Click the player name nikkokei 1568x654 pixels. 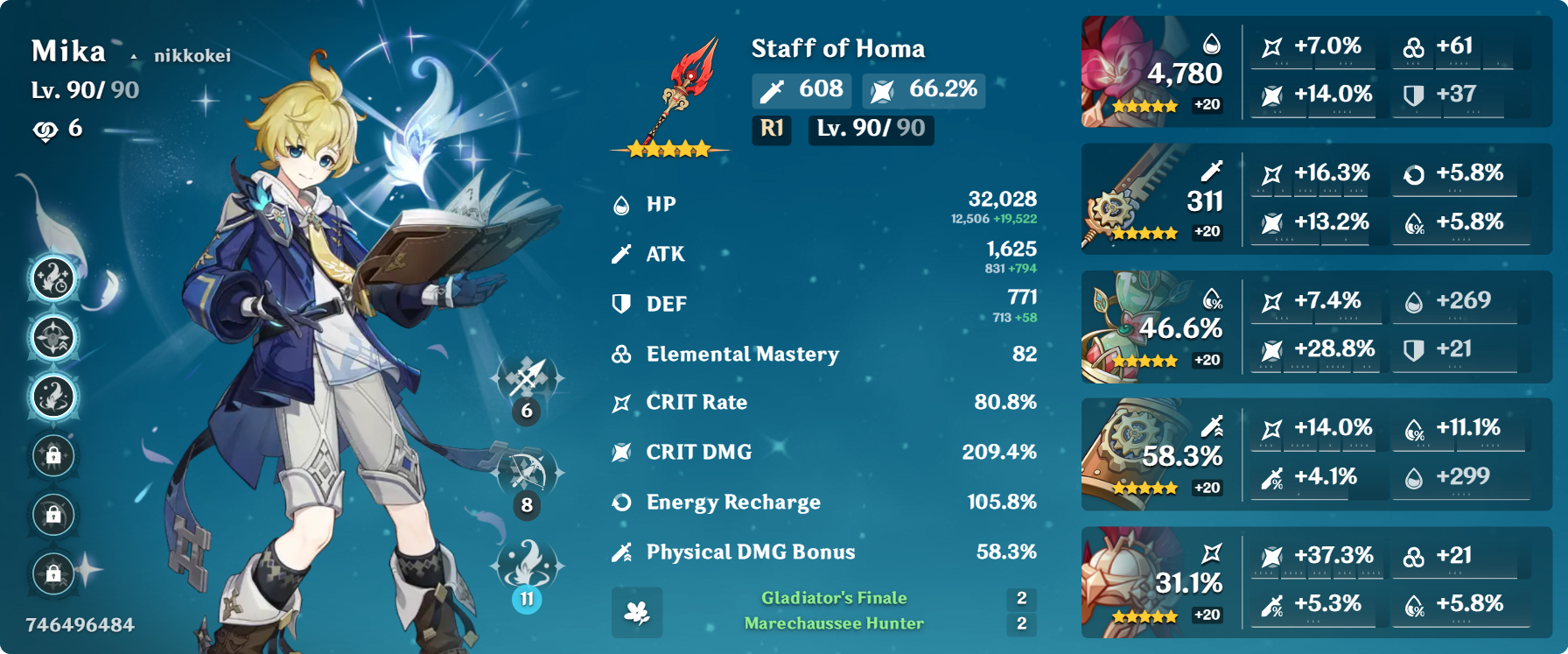tap(192, 56)
